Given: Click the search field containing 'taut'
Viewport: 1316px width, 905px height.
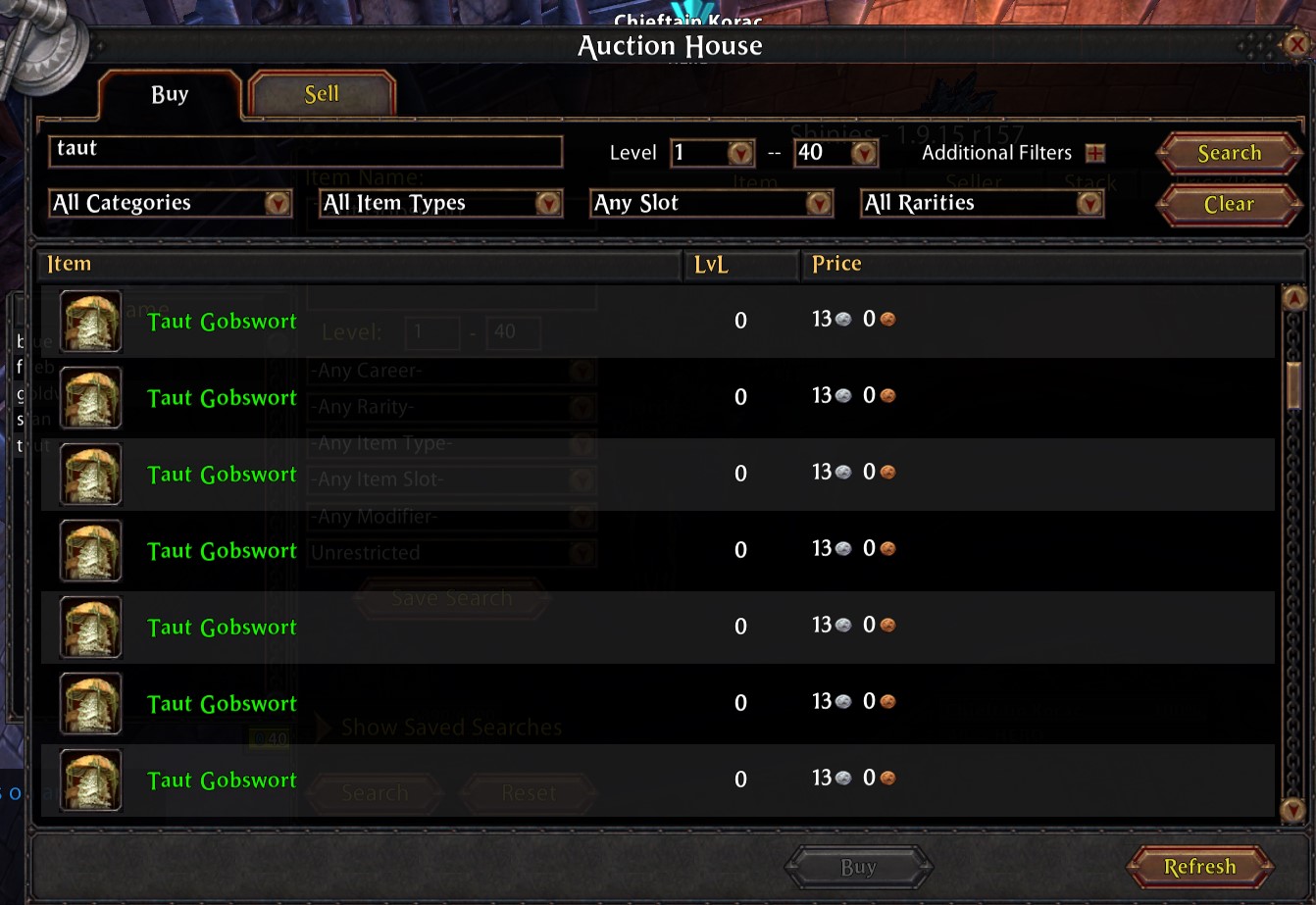Looking at the screenshot, I should [x=305, y=152].
